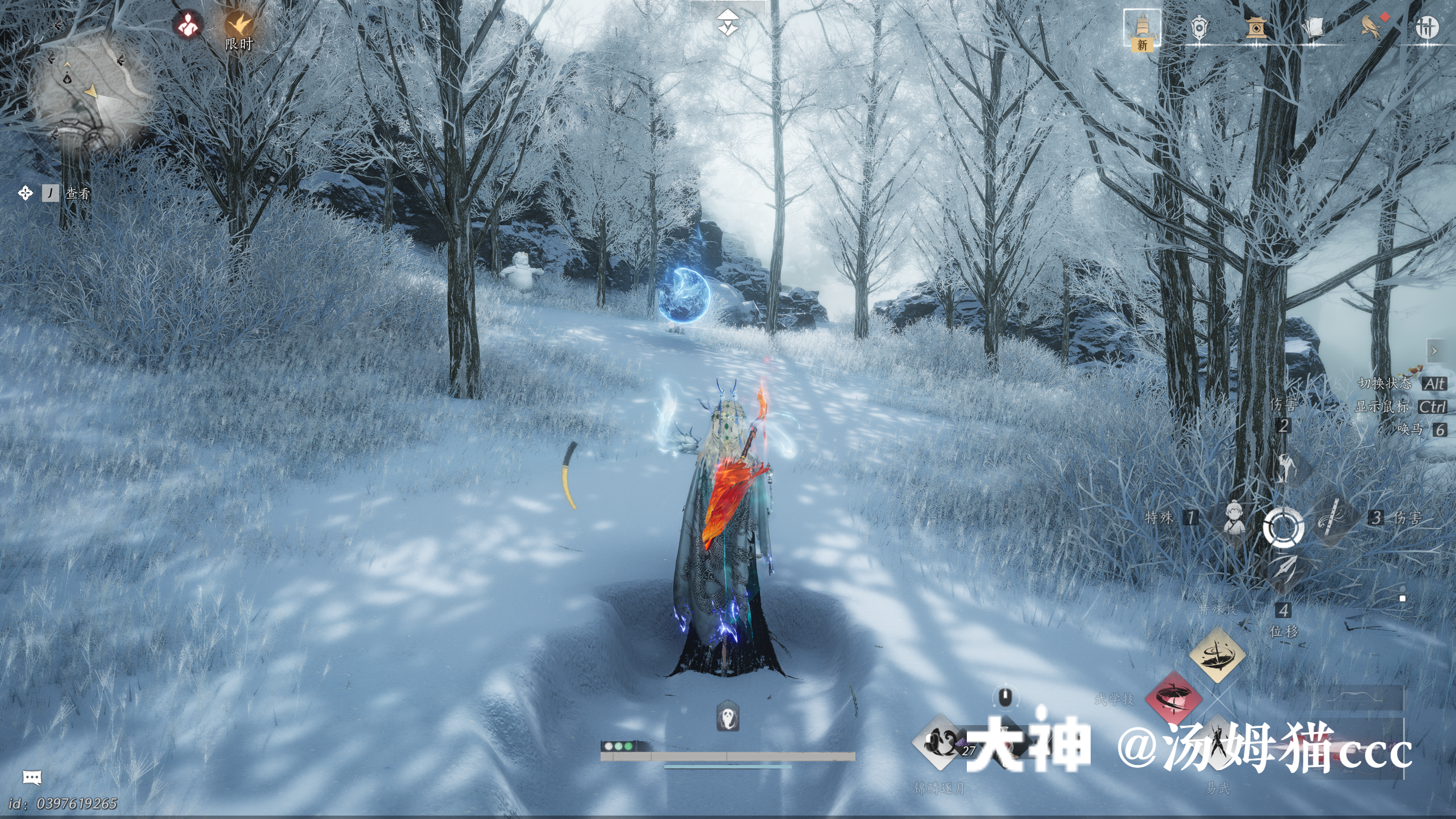Open the golden shrine shop icon
The width and height of the screenshot is (1456, 819).
1256,27
